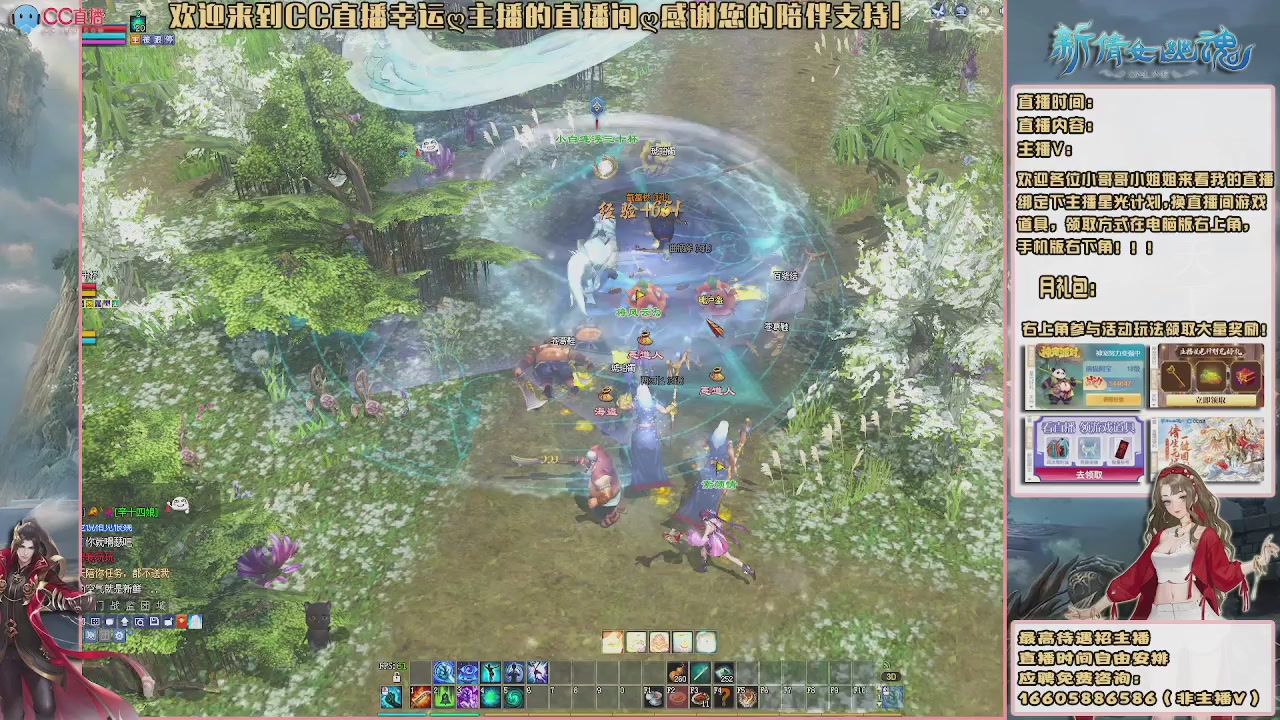Activate the green bell skill in slot 2
The image size is (1280, 720).
pyautogui.click(x=444, y=697)
